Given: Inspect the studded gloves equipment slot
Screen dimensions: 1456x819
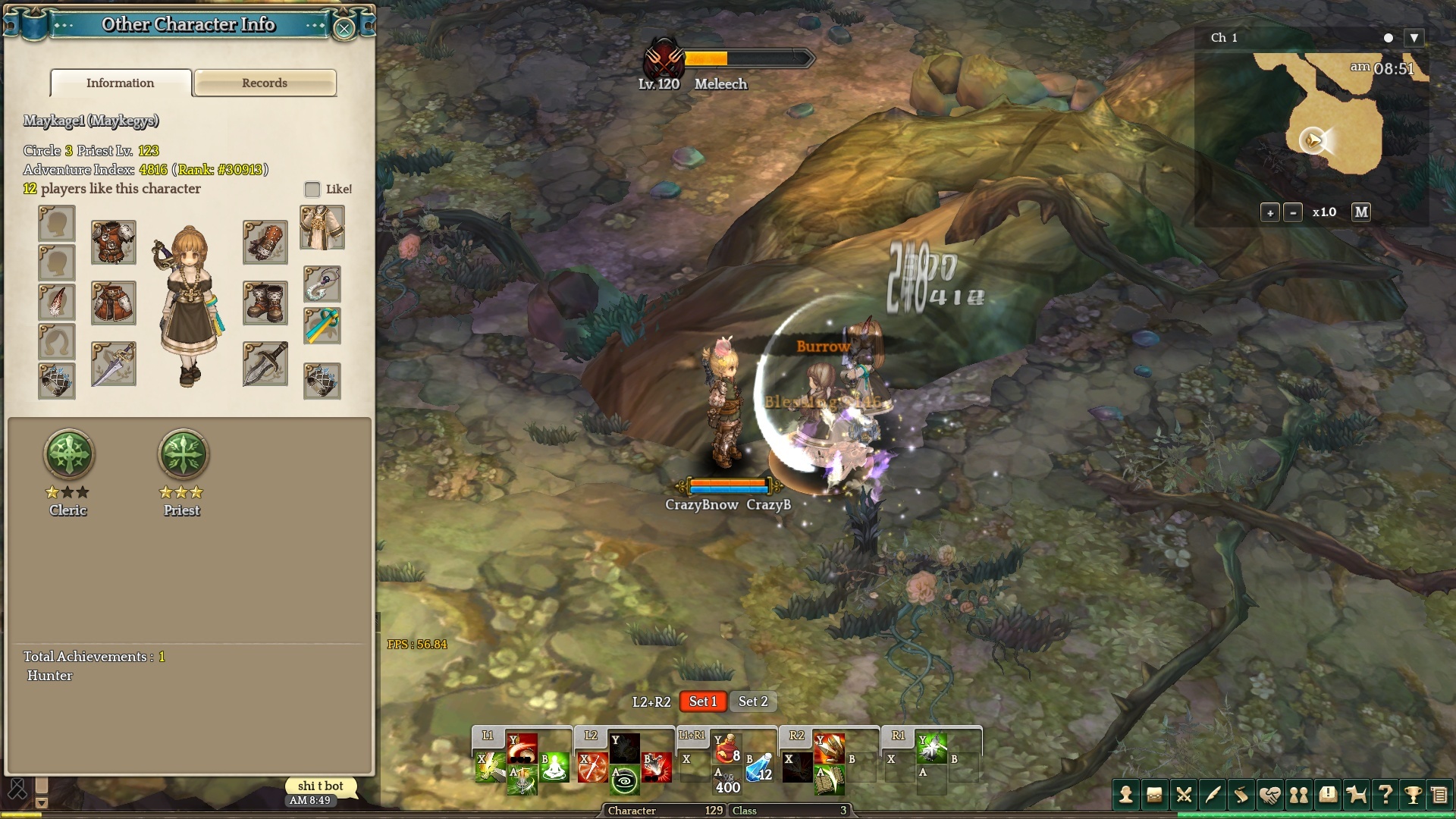Looking at the screenshot, I should click(265, 242).
